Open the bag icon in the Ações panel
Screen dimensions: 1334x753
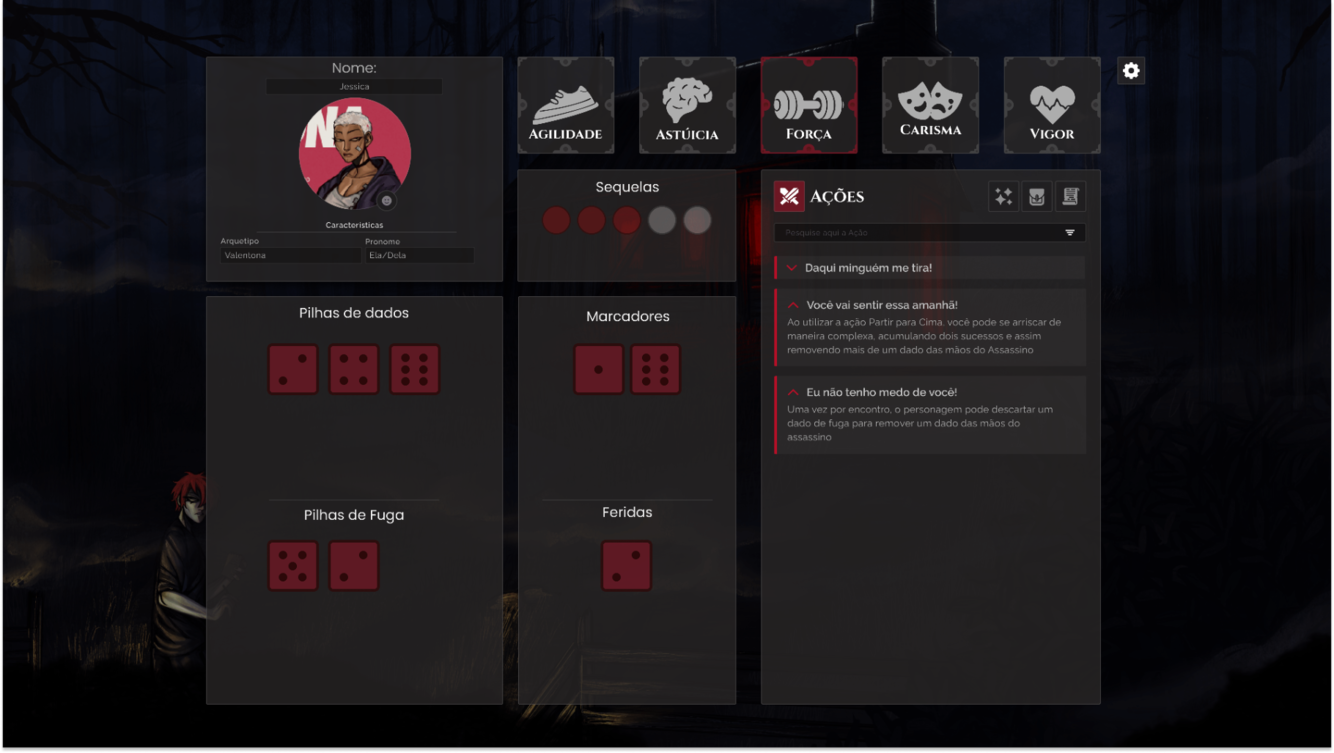(1036, 196)
